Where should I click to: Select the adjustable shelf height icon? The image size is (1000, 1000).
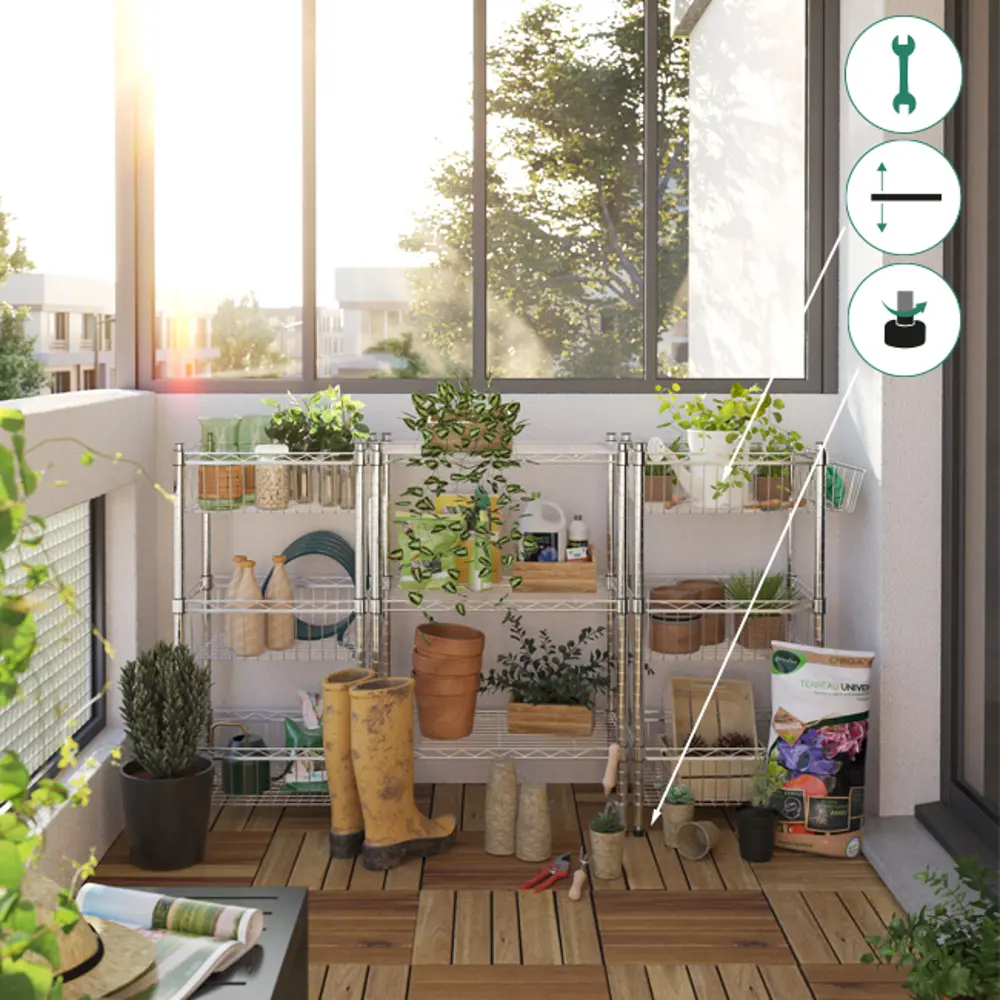point(903,197)
